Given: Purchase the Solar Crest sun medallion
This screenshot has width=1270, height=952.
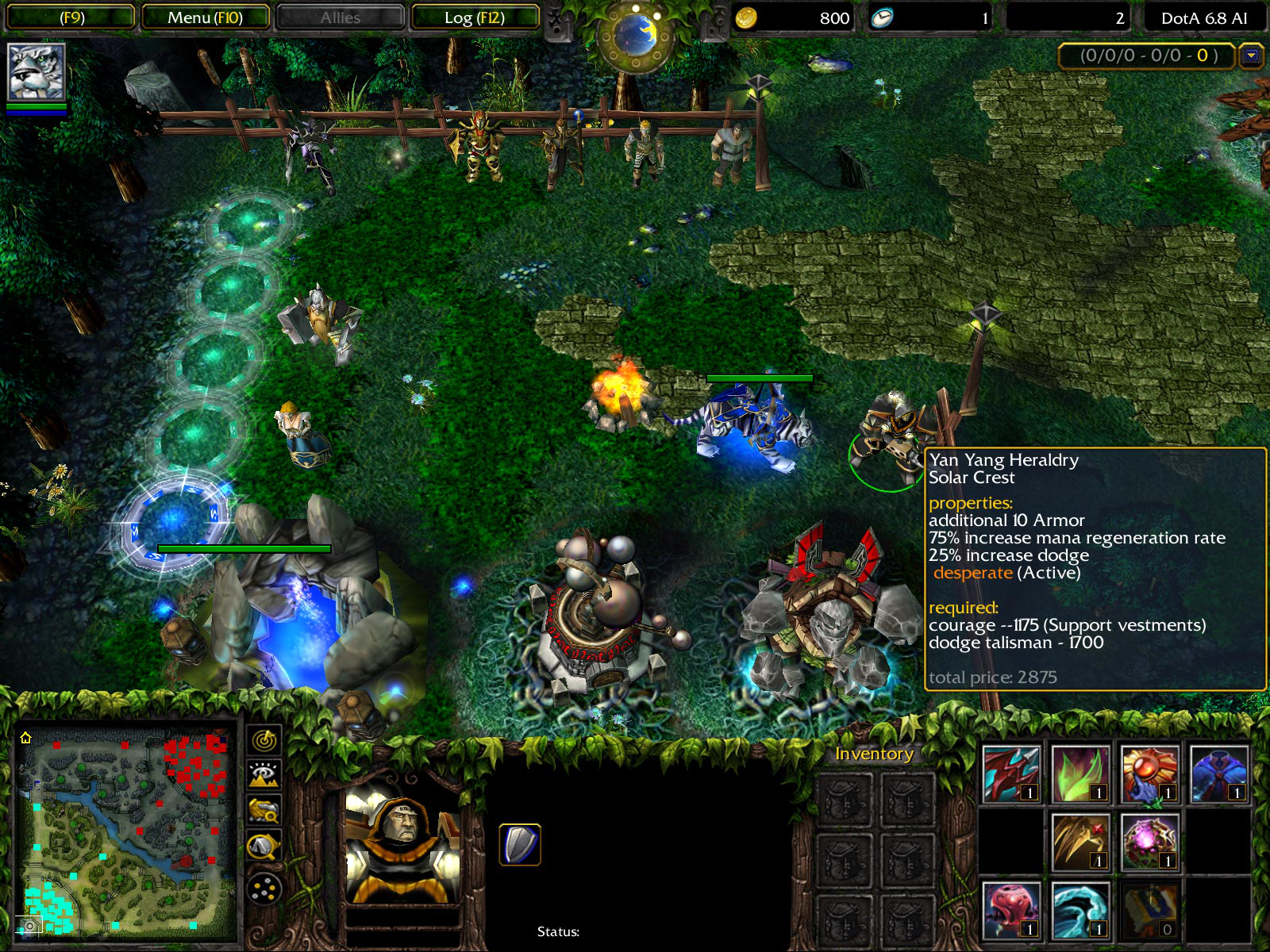Looking at the screenshot, I should (x=1149, y=774).
